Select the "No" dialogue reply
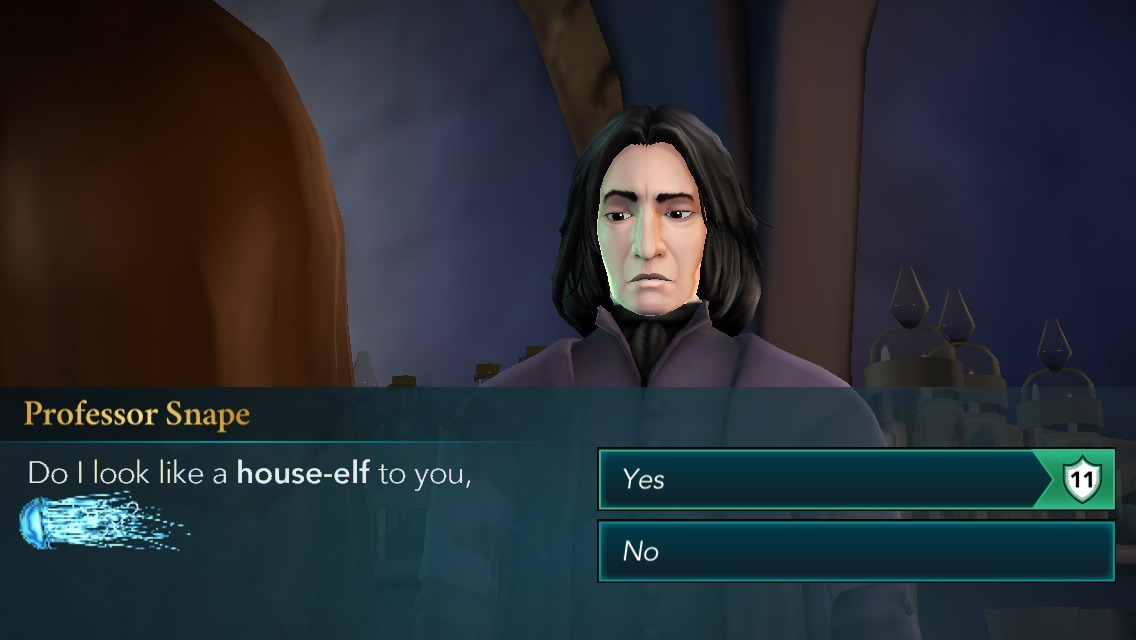This screenshot has width=1136, height=640. (x=855, y=551)
